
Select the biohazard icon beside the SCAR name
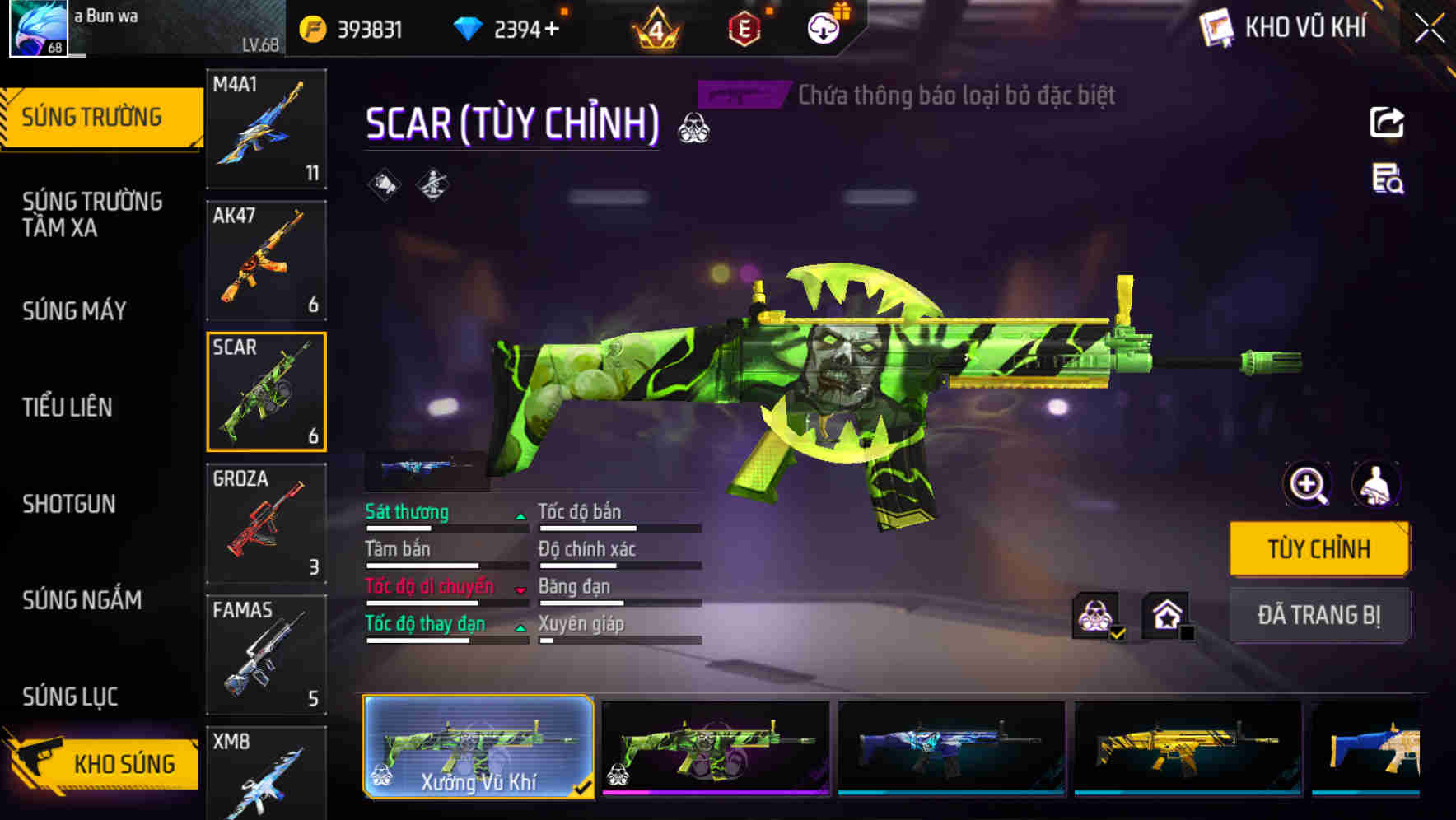tap(696, 128)
